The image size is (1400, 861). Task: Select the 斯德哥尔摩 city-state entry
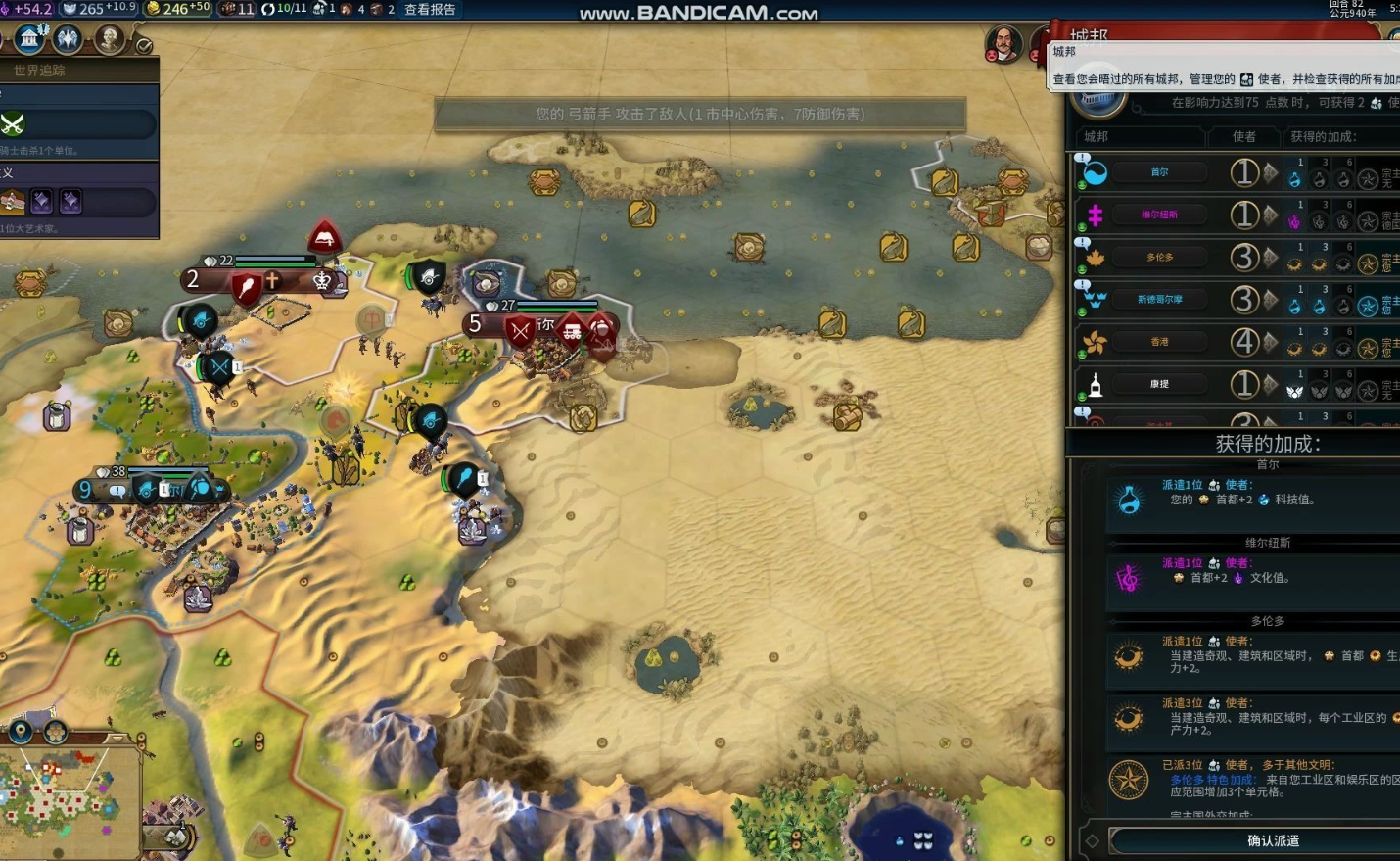point(1159,300)
